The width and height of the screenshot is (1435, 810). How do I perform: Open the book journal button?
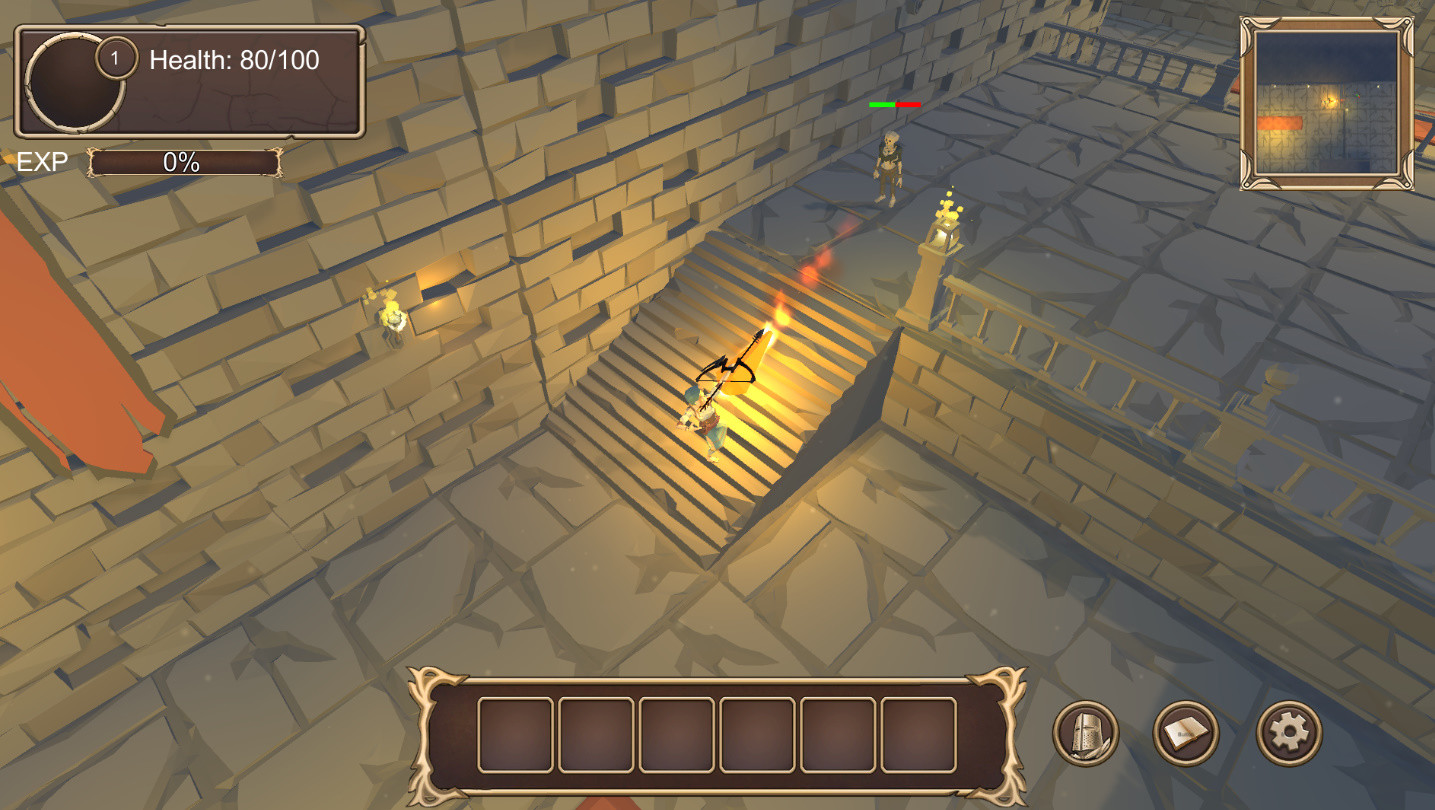coord(1186,733)
